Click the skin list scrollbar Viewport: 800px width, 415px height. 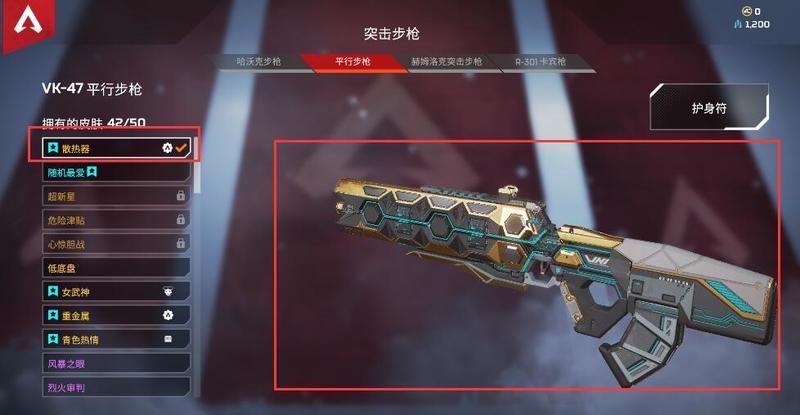click(x=196, y=170)
